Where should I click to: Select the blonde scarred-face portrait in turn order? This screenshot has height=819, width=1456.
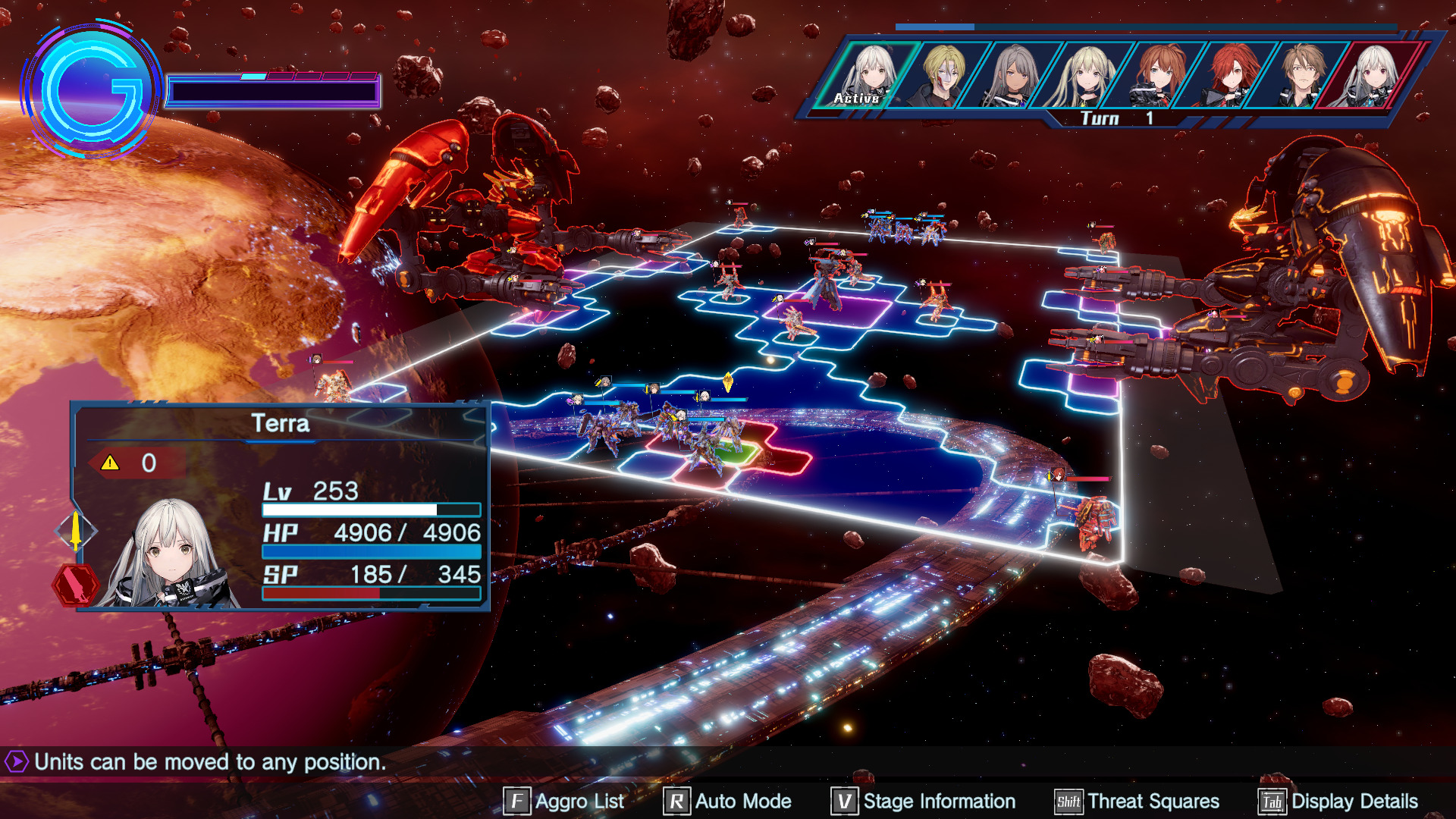[x=943, y=76]
